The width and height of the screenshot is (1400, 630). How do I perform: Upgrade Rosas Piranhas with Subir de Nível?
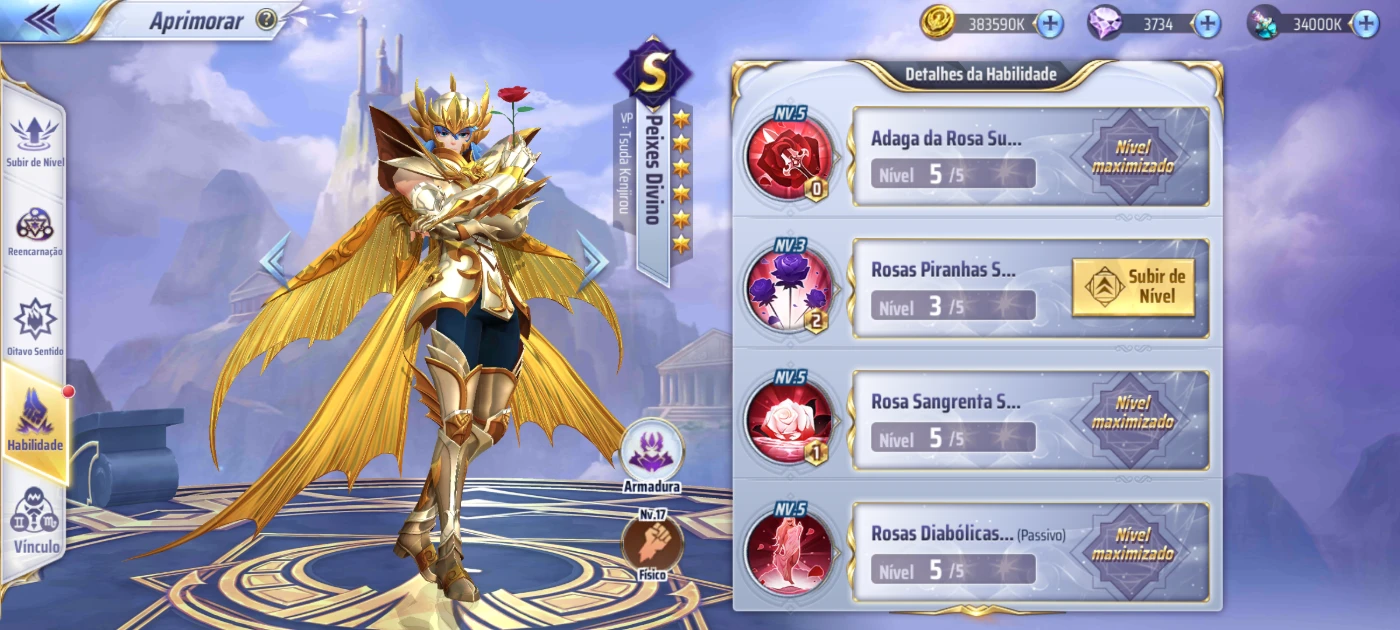1133,288
